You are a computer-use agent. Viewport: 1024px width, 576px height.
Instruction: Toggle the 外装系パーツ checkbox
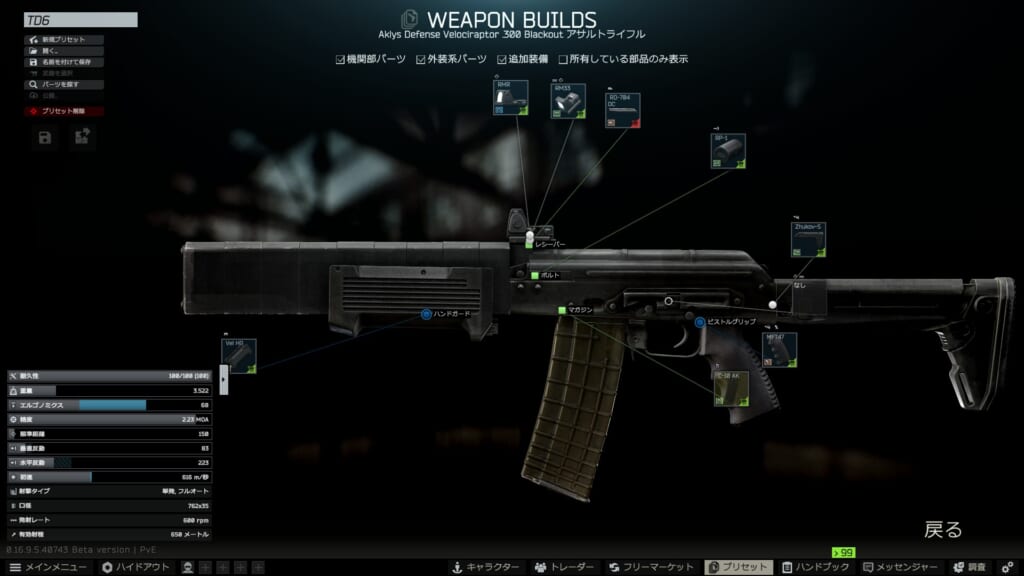[421, 59]
